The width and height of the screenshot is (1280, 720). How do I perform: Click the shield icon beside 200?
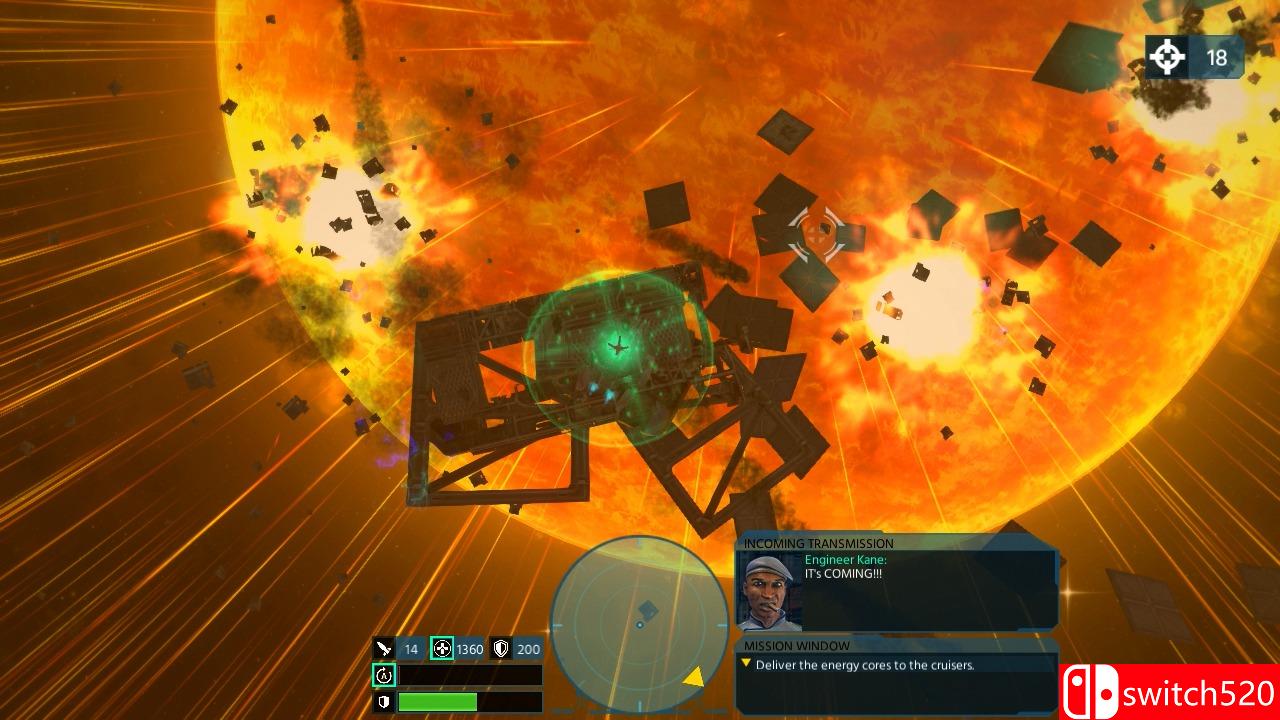click(x=501, y=649)
